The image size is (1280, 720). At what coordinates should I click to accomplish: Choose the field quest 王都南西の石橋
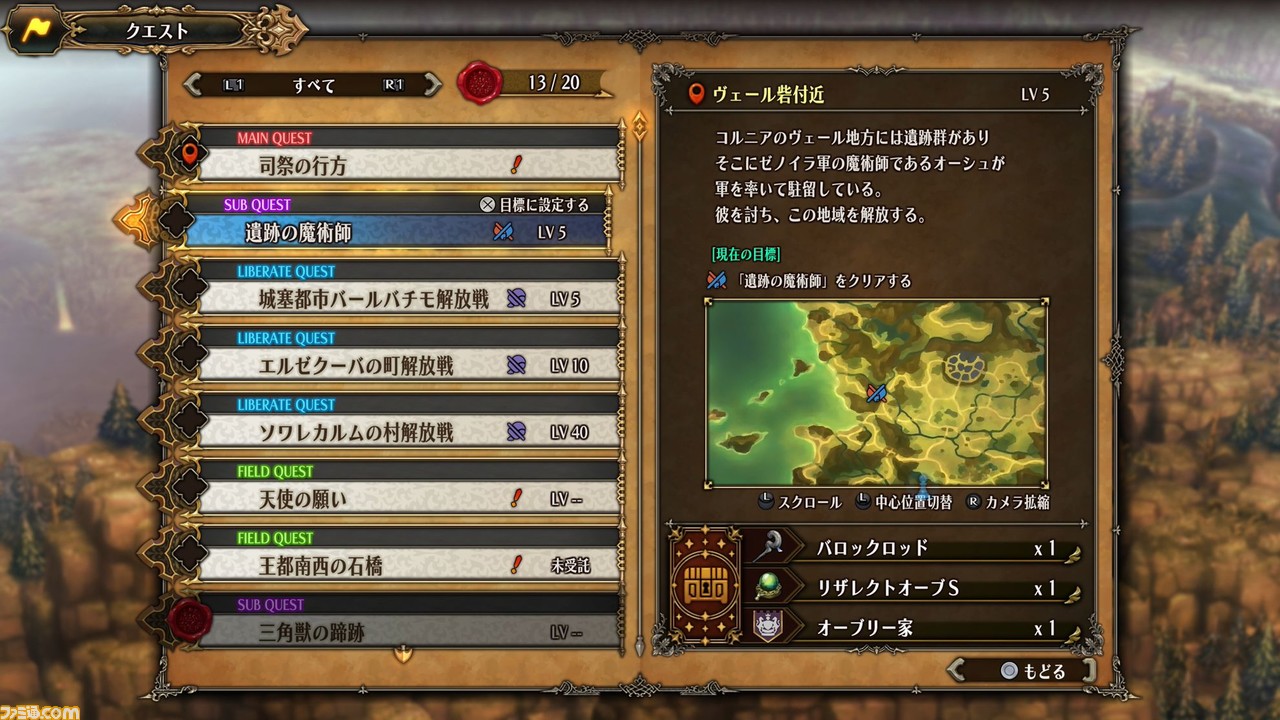408,565
